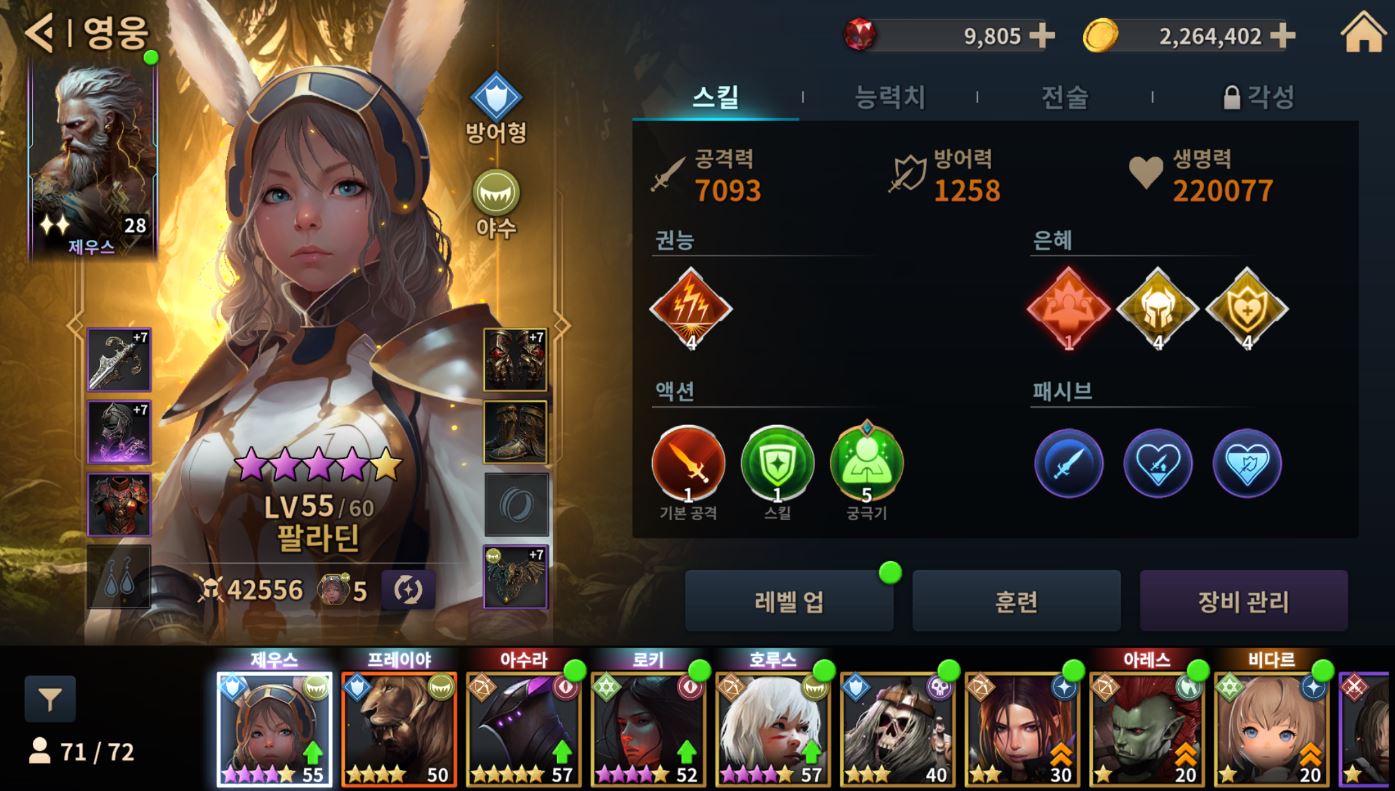This screenshot has width=1395, height=791.
Task: Open the hero filter funnel button
Action: click(50, 700)
